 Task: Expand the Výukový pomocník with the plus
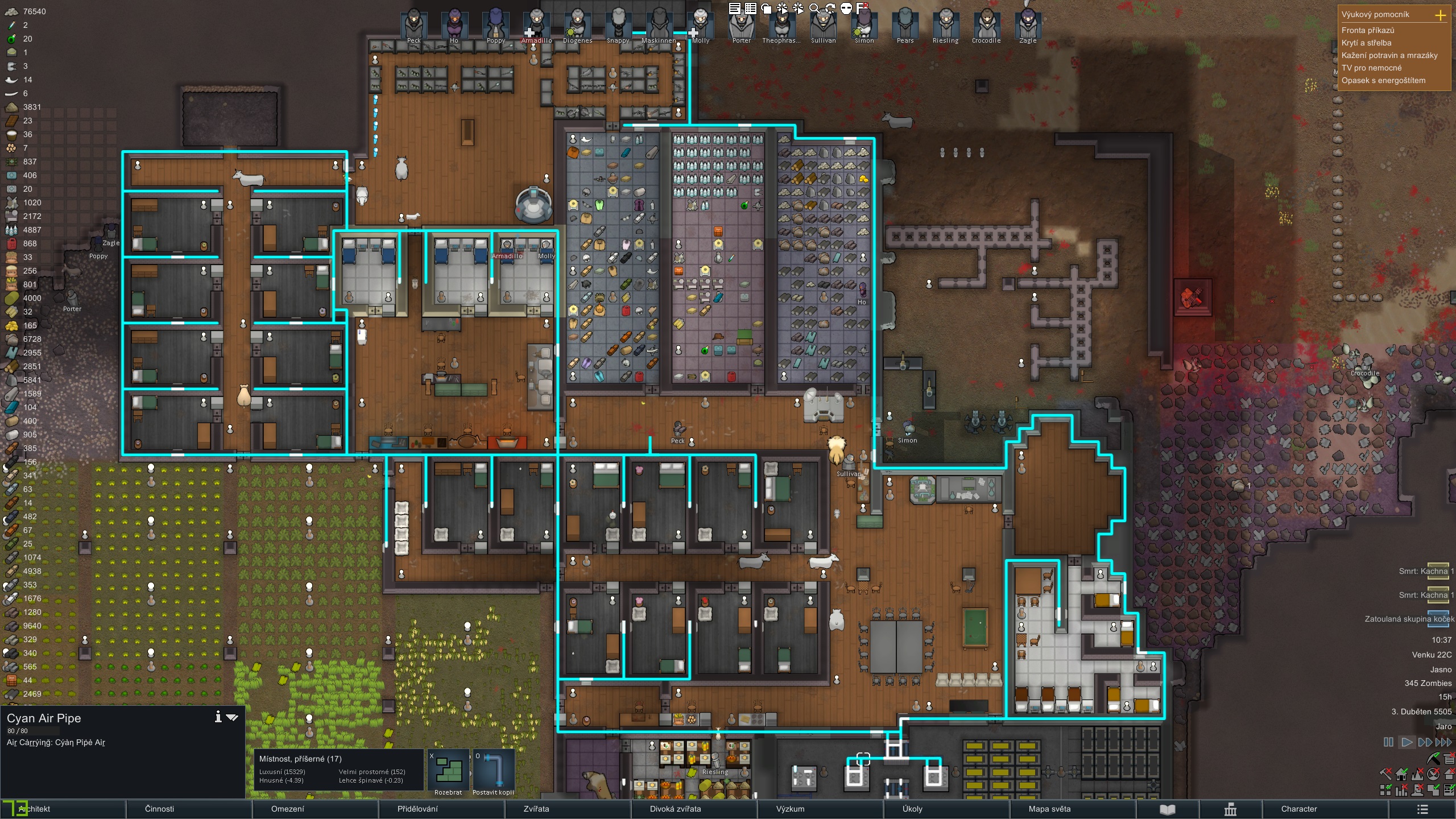pyautogui.click(x=1441, y=15)
